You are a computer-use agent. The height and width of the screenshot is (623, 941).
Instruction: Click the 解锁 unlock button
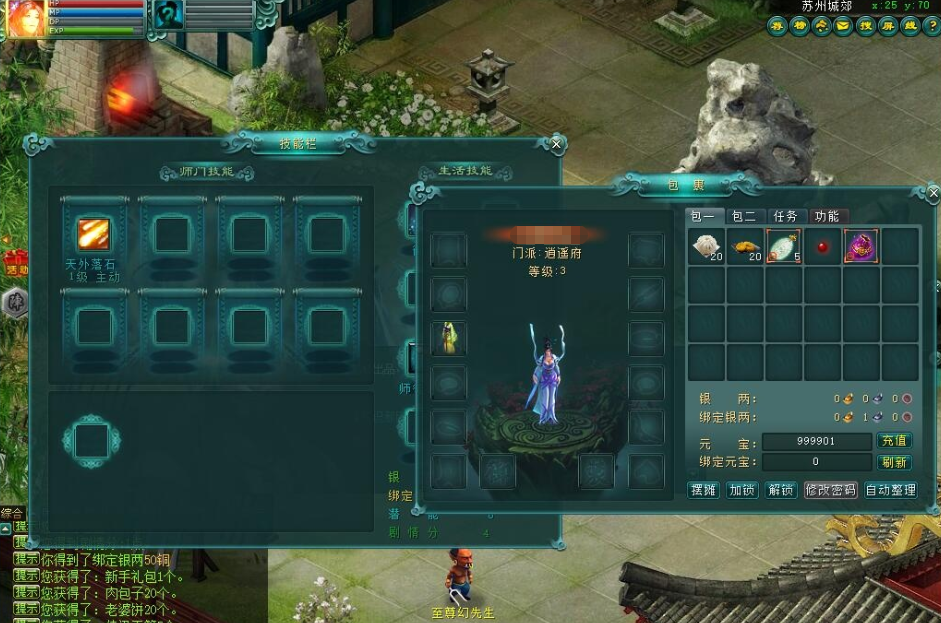click(x=780, y=491)
